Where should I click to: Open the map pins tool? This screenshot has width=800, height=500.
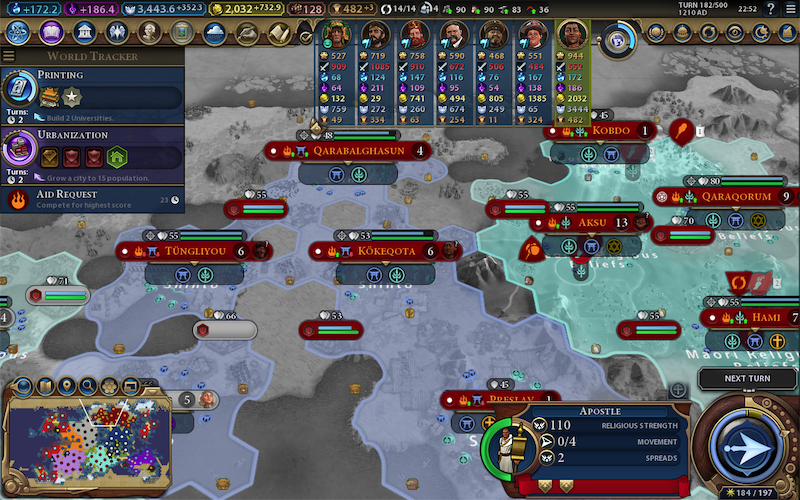[x=67, y=386]
